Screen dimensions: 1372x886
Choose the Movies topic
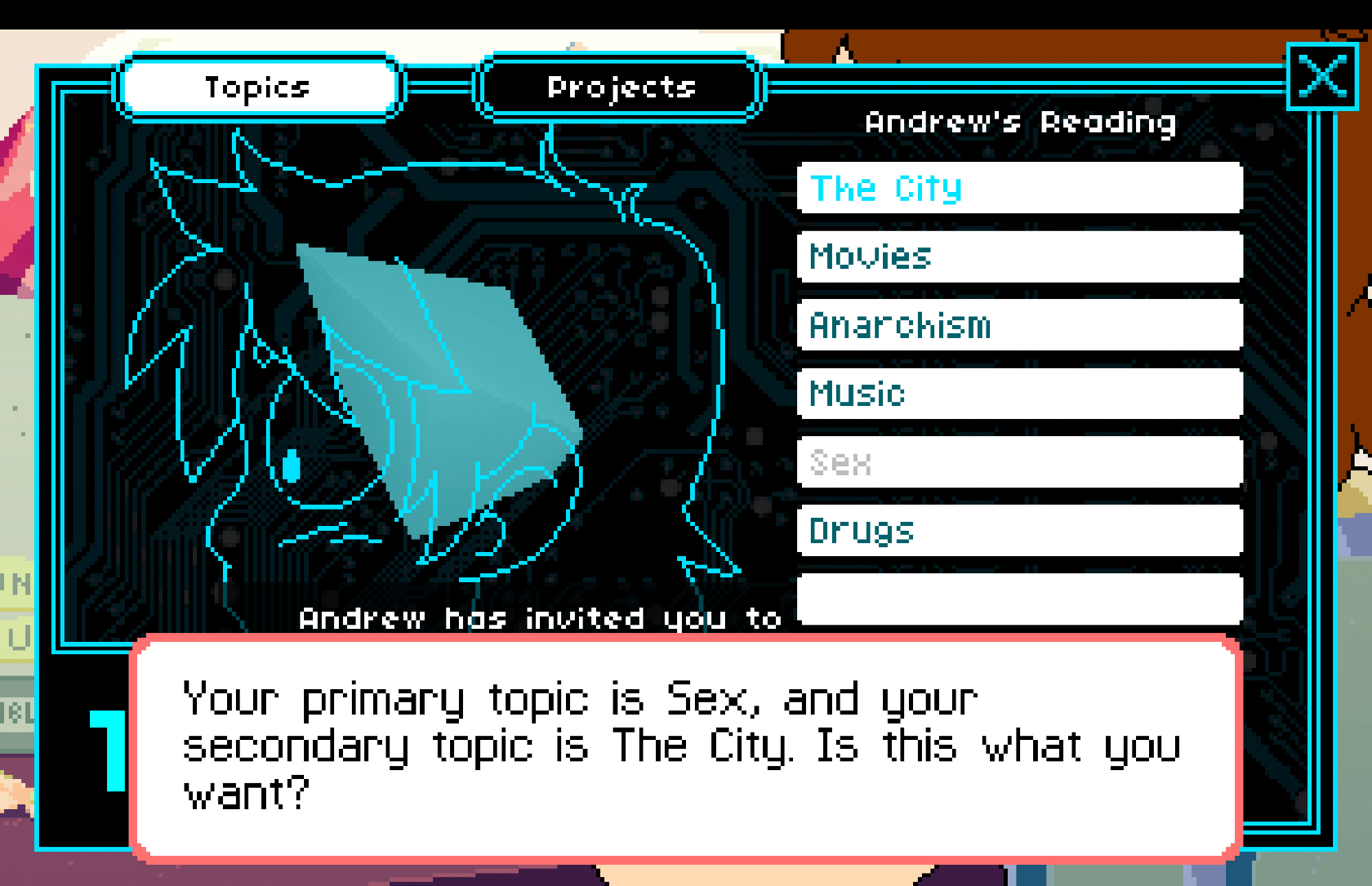[1019, 257]
